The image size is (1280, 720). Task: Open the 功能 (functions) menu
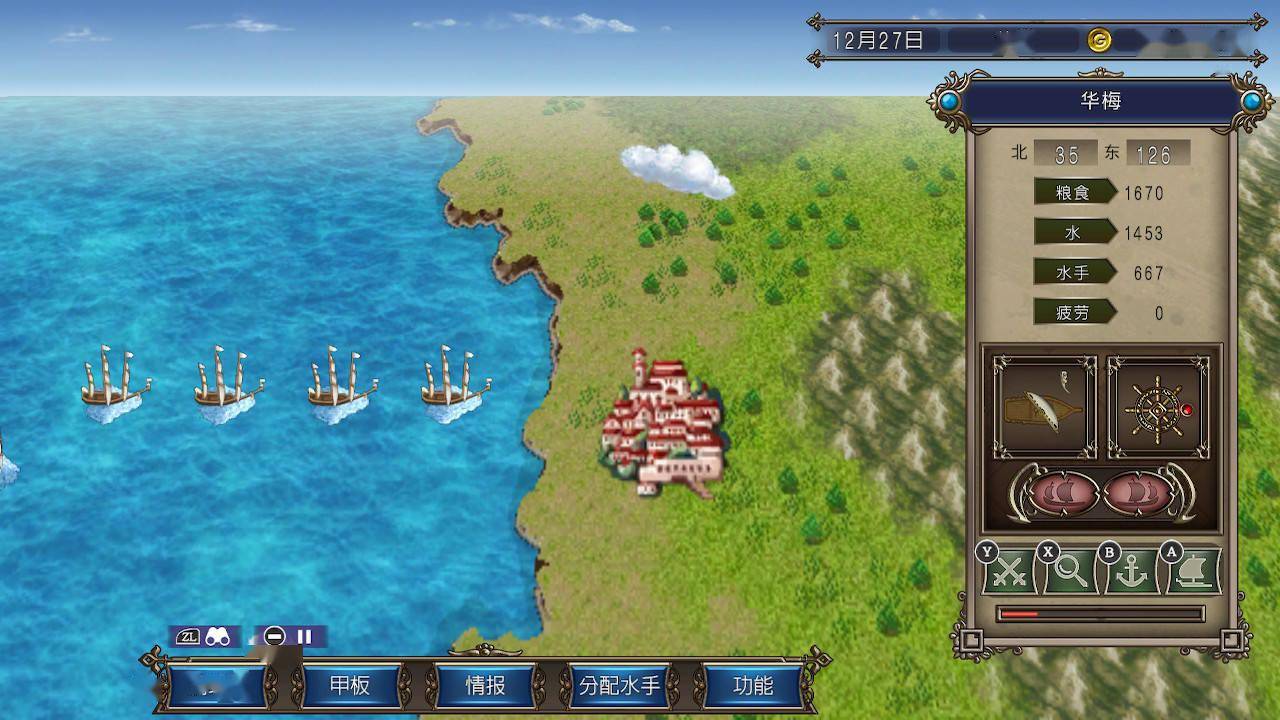point(753,686)
